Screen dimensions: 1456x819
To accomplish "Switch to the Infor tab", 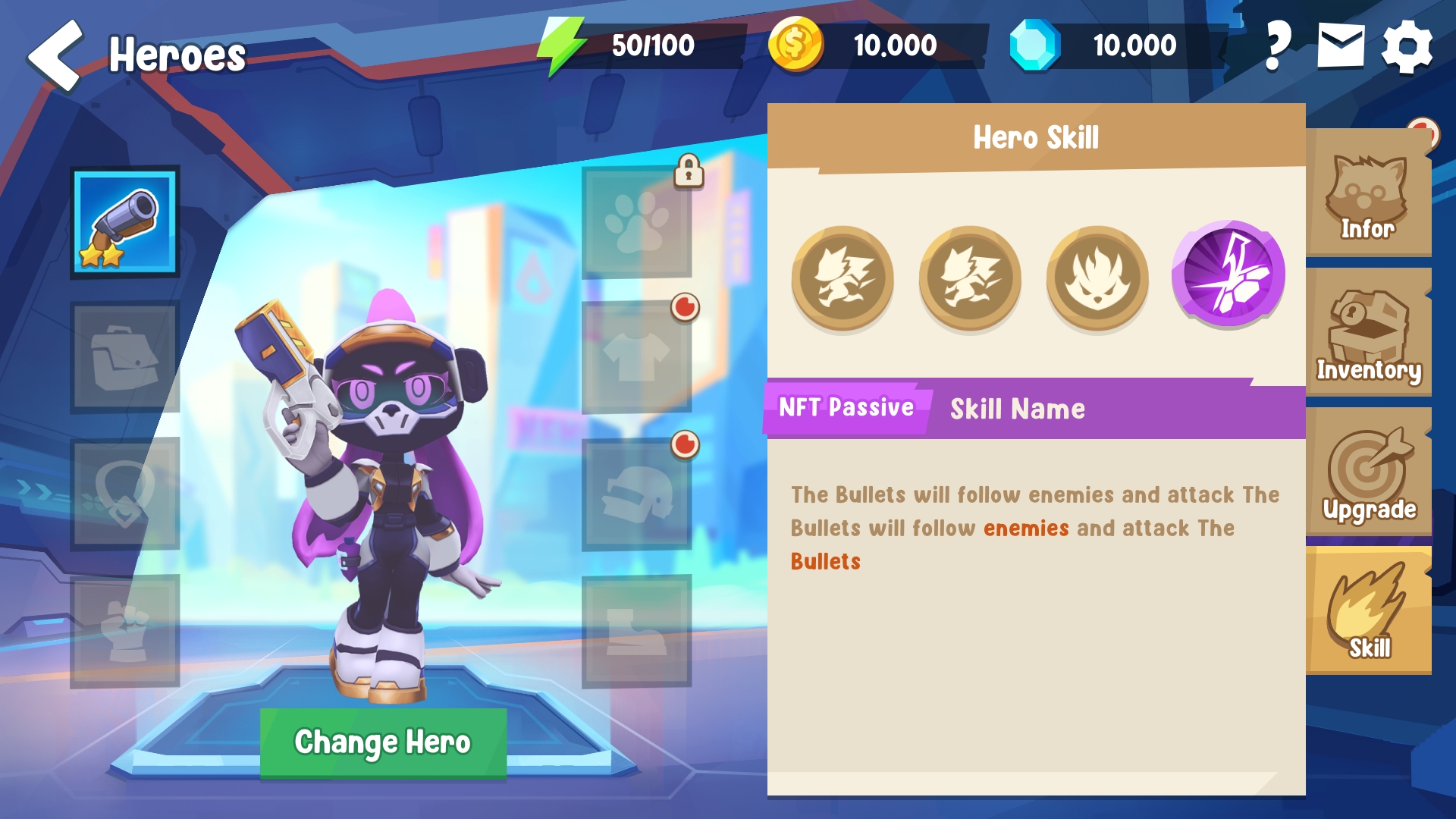I will [x=1368, y=193].
